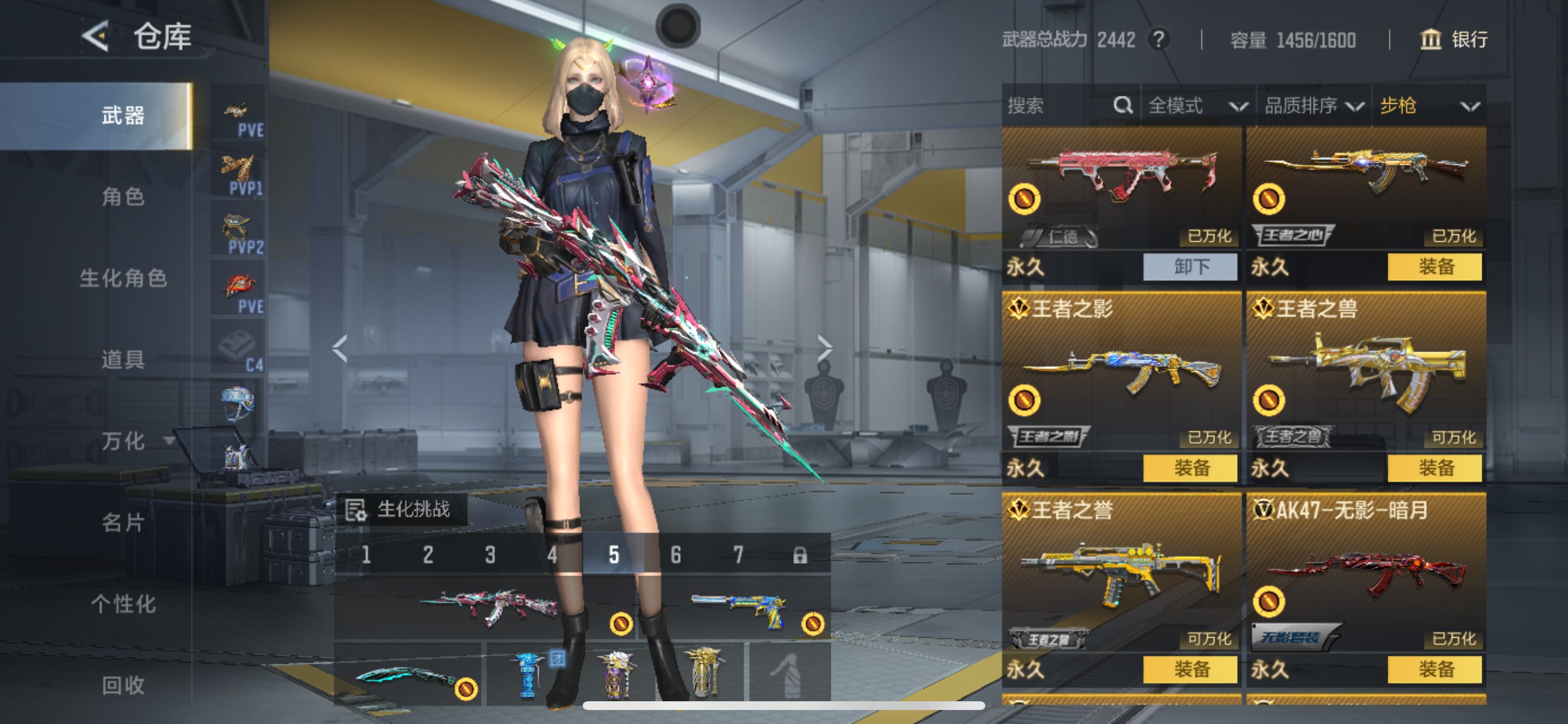Rotate to next view with right arrow
Image resolution: width=1568 pixels, height=724 pixels.
click(x=824, y=348)
